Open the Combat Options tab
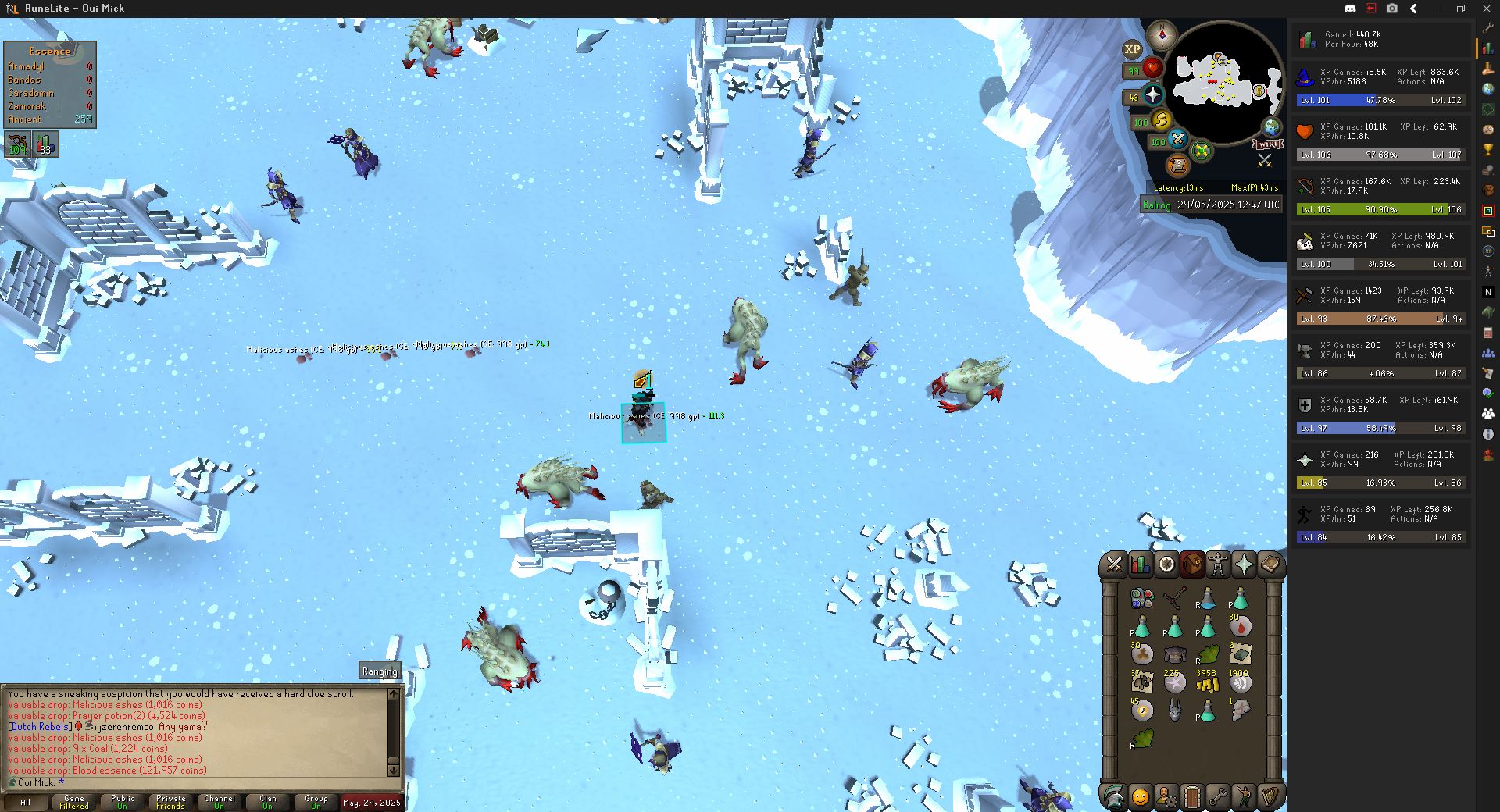 [1114, 564]
